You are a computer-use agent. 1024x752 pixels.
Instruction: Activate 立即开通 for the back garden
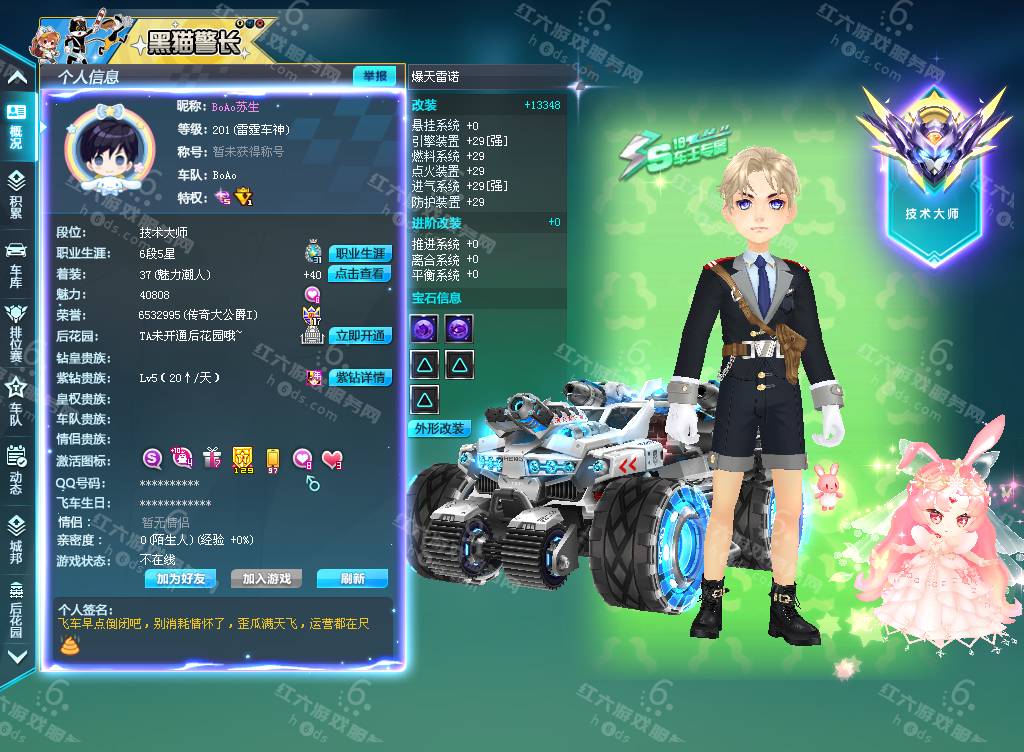359,336
